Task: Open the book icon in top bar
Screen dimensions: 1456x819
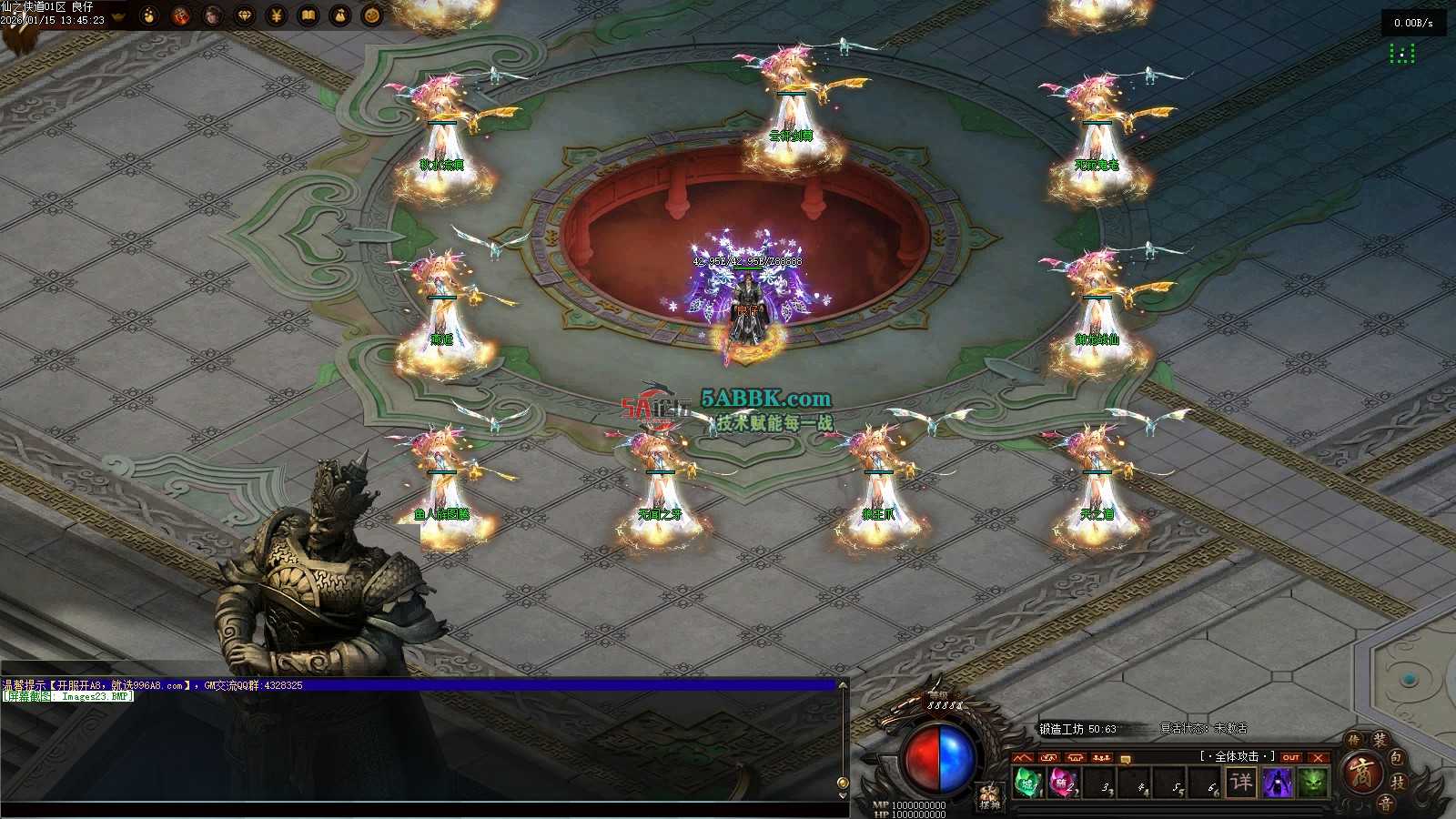Action: tap(308, 15)
